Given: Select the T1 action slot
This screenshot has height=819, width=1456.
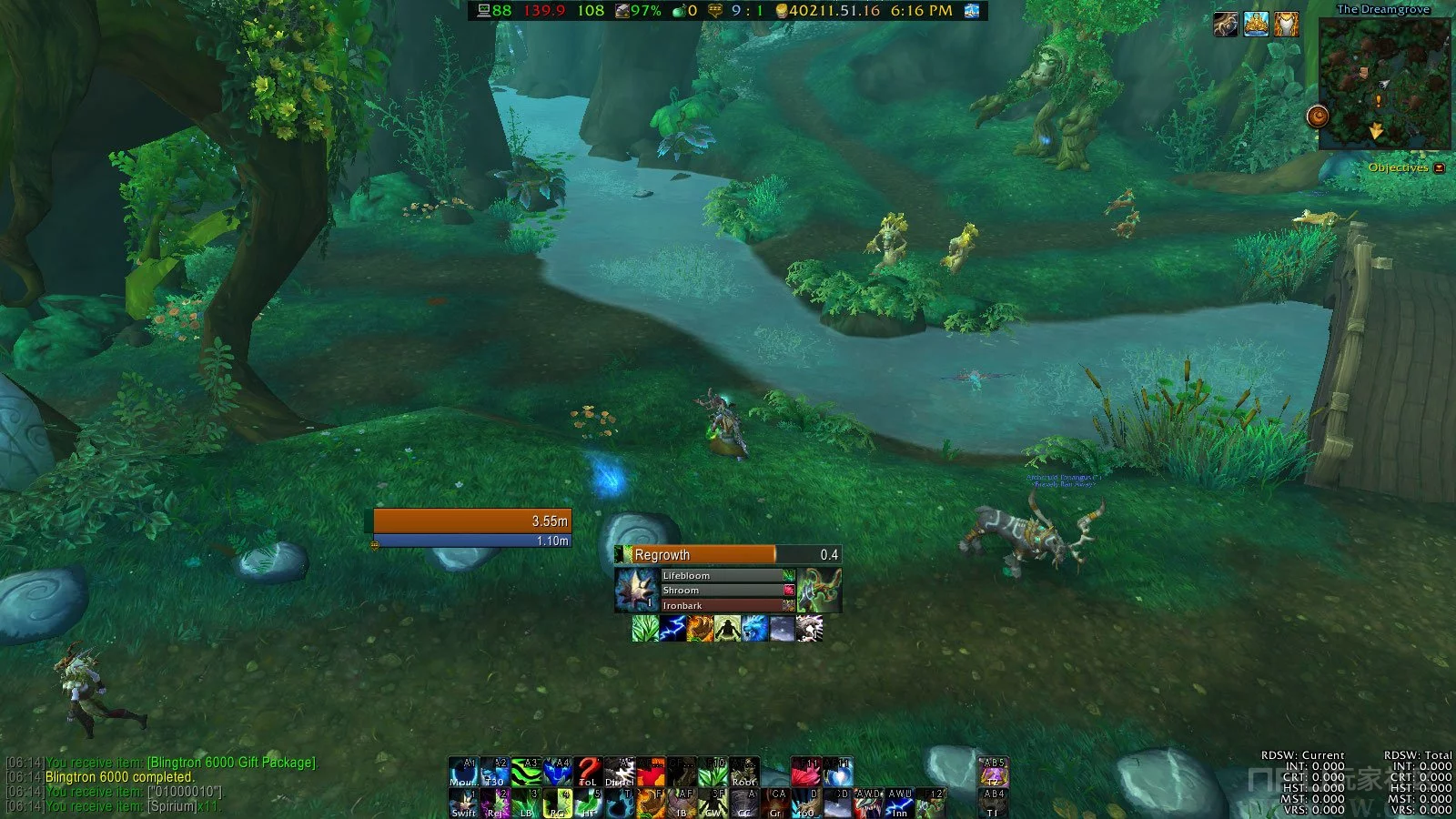Looking at the screenshot, I should point(993,803).
